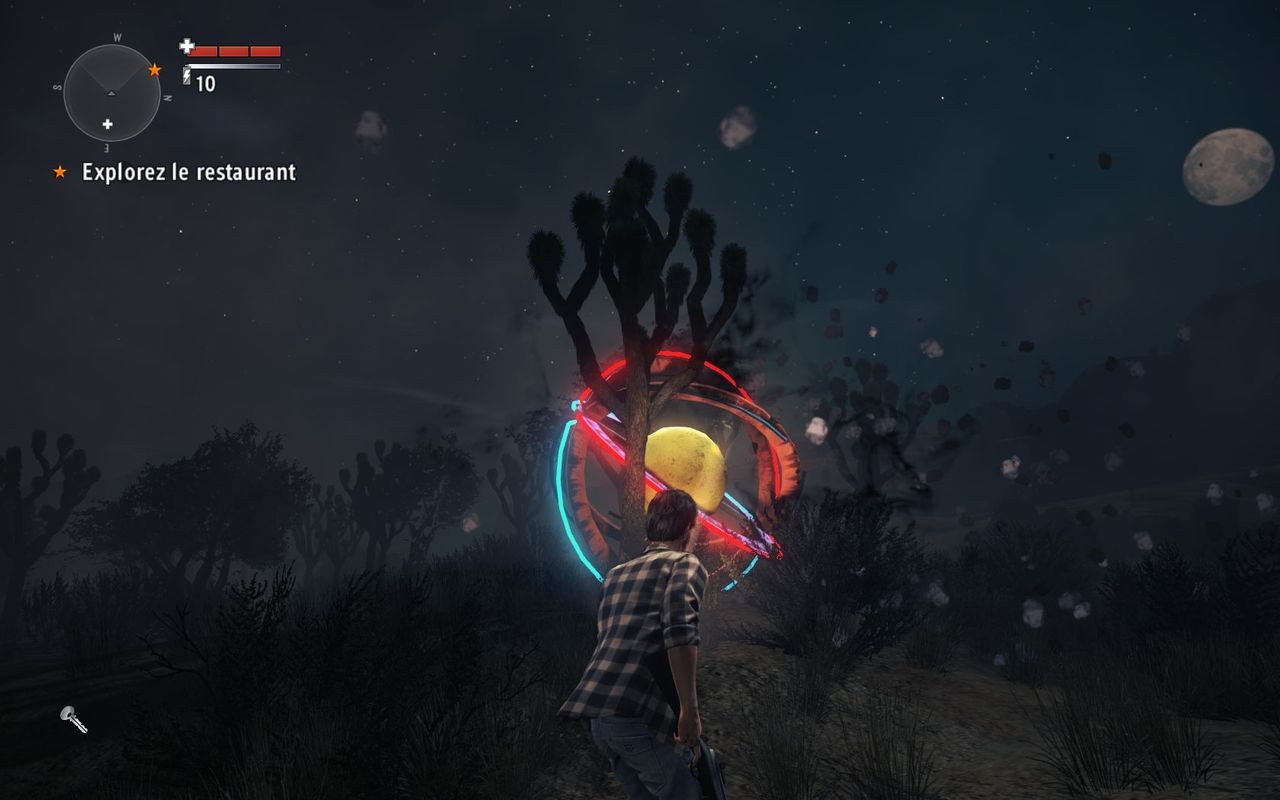Toggle the N direction marker on the compass

coord(167,97)
